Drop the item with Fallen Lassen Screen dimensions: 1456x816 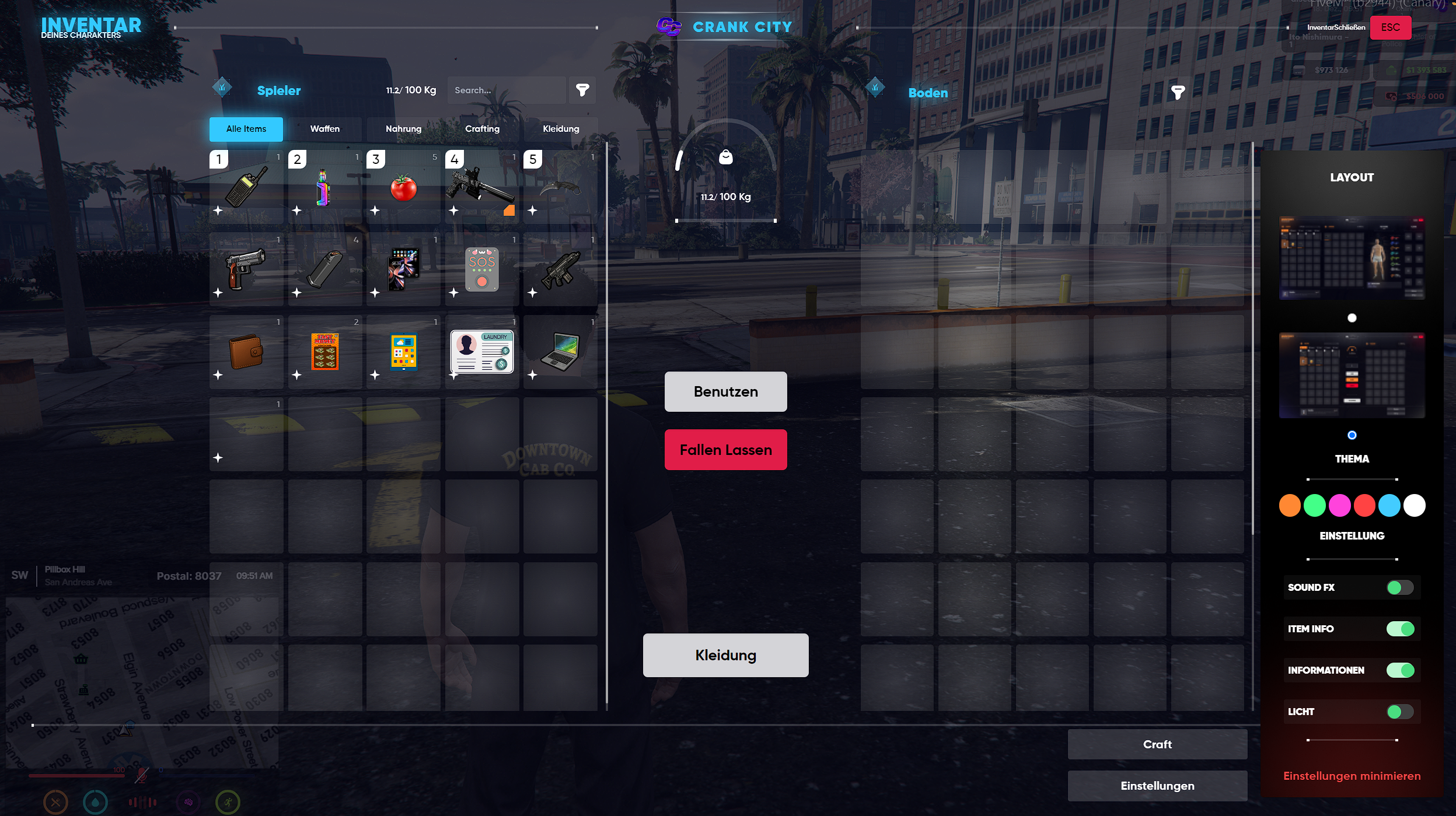[x=725, y=450]
